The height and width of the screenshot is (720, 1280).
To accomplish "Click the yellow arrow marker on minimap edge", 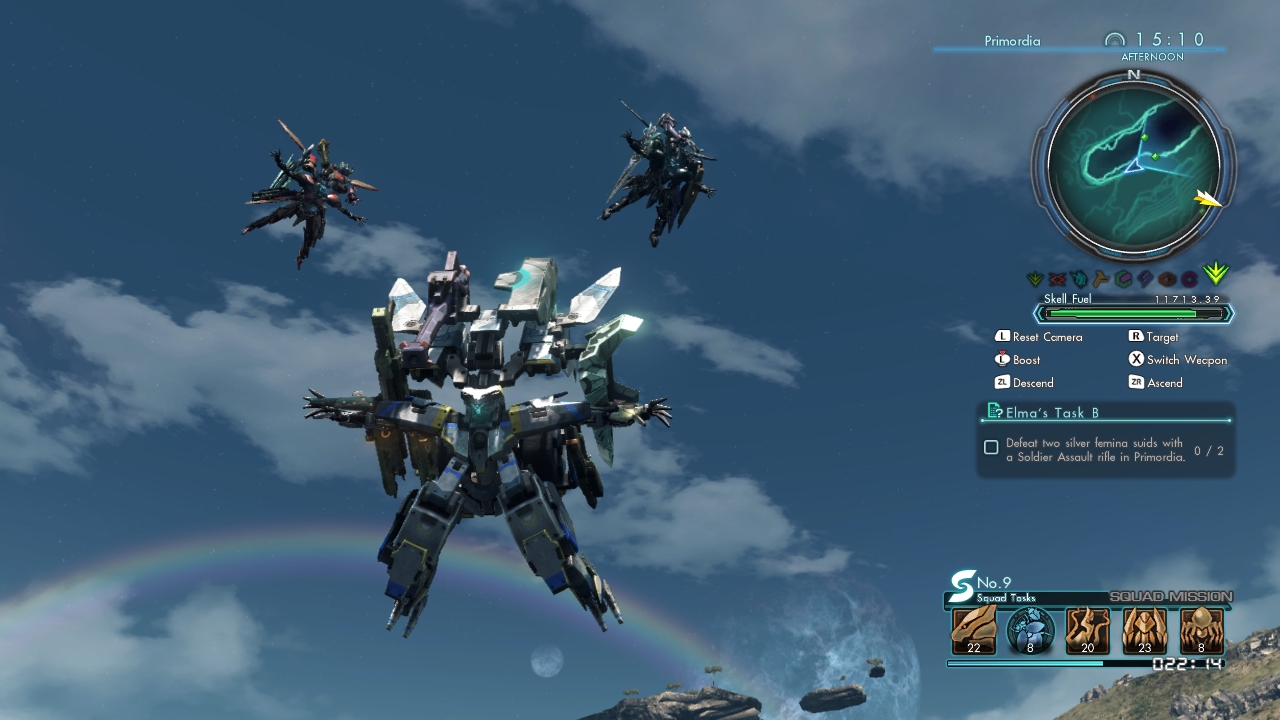I will pyautogui.click(x=1208, y=199).
